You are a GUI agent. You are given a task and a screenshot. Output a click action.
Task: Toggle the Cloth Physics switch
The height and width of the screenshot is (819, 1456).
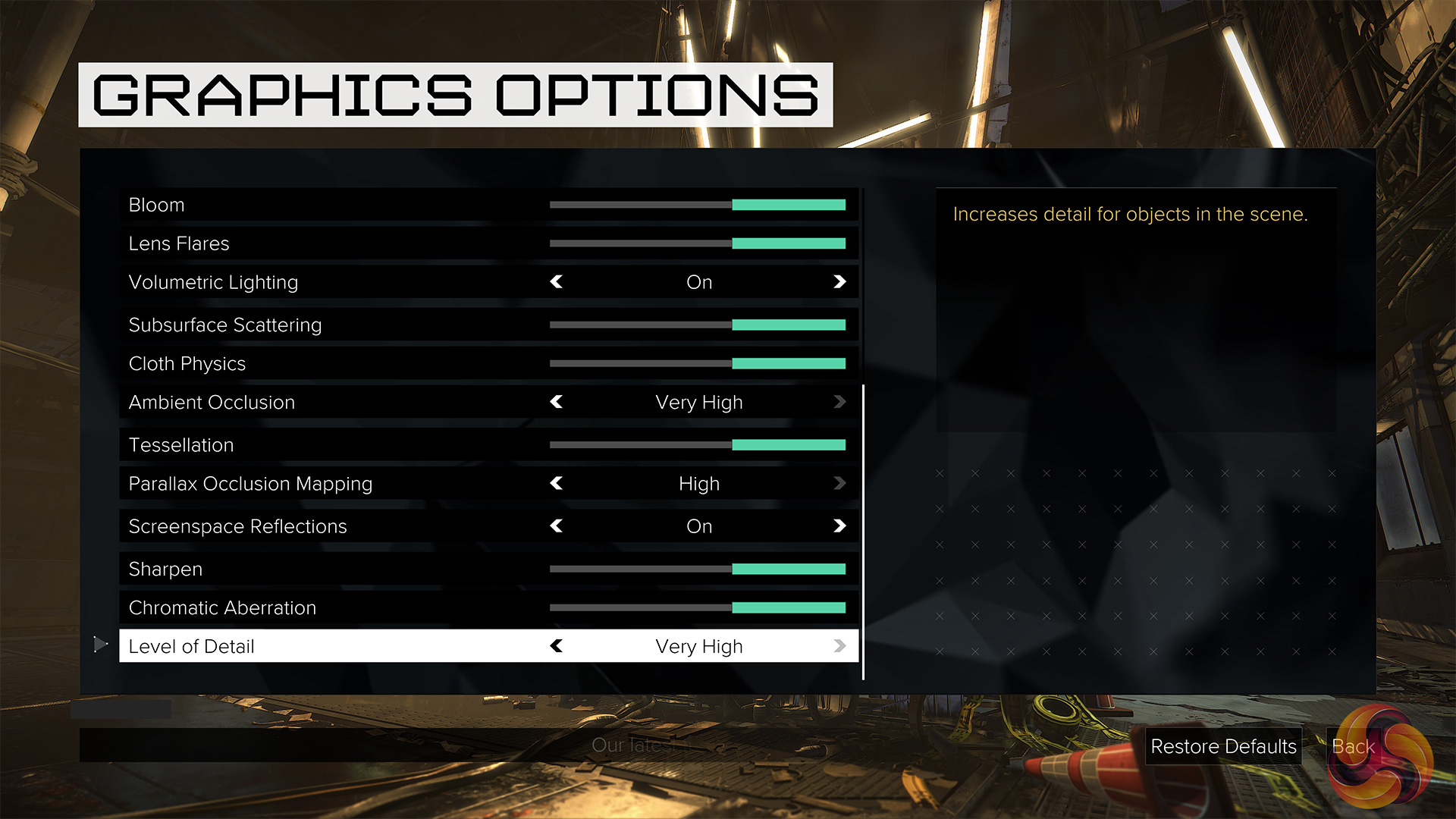coord(697,363)
